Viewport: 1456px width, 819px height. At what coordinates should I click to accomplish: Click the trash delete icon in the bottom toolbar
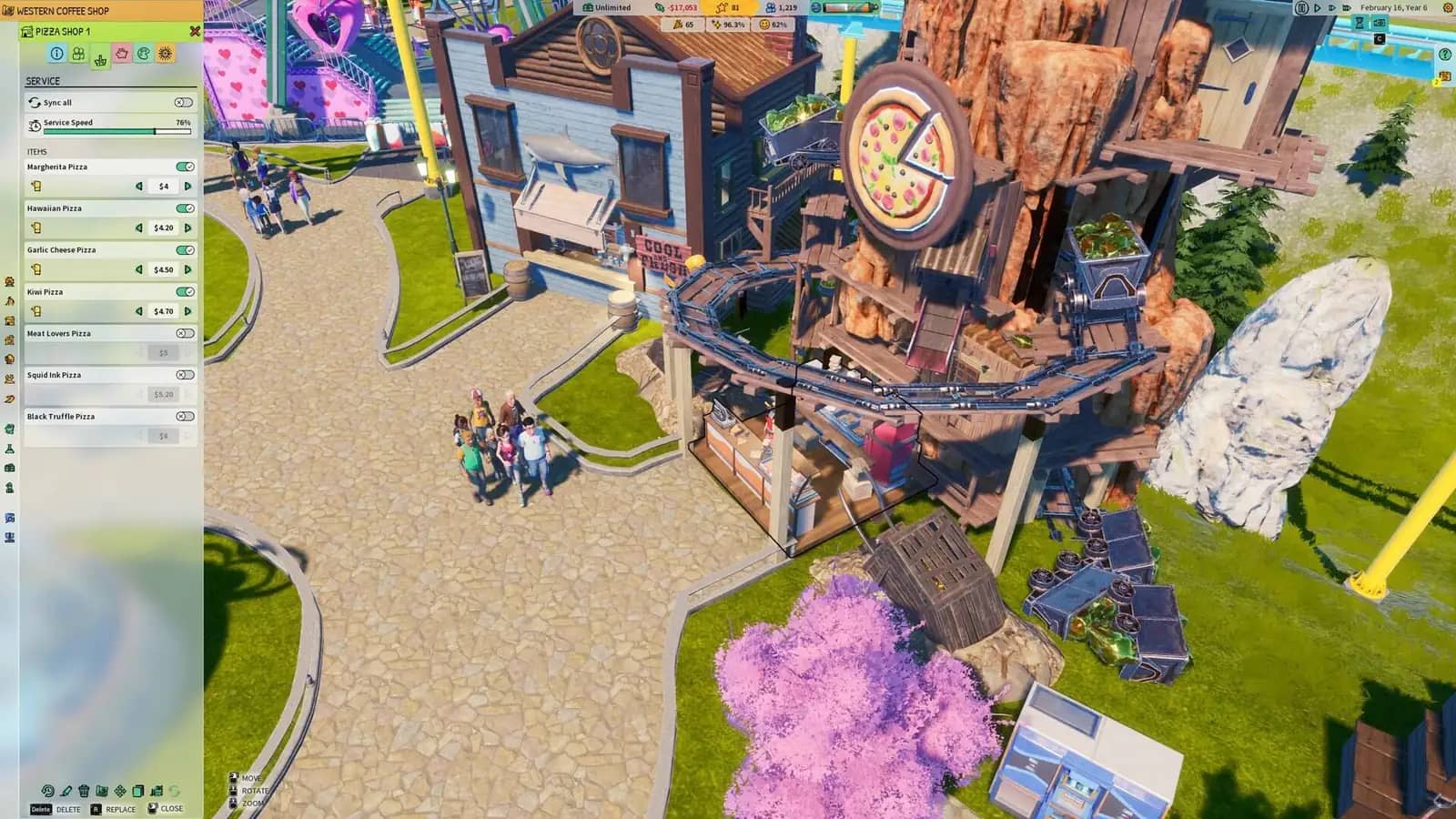coord(84,792)
